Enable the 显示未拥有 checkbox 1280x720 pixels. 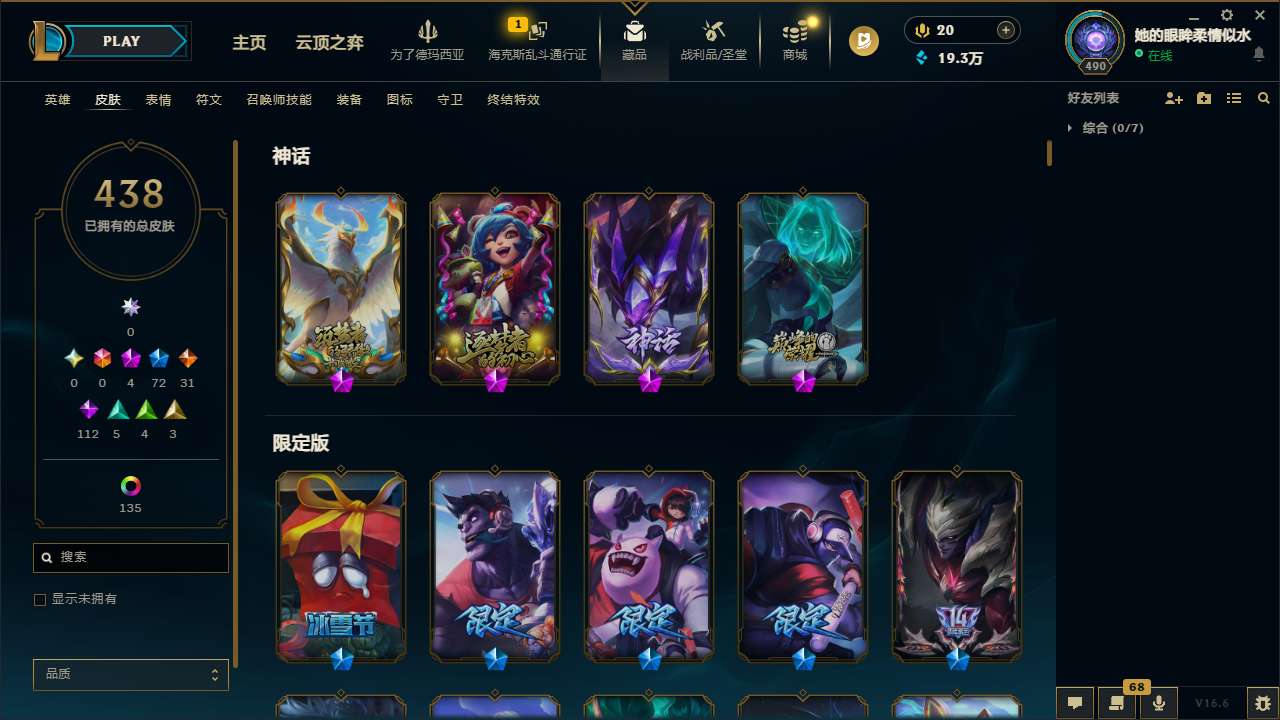point(40,599)
